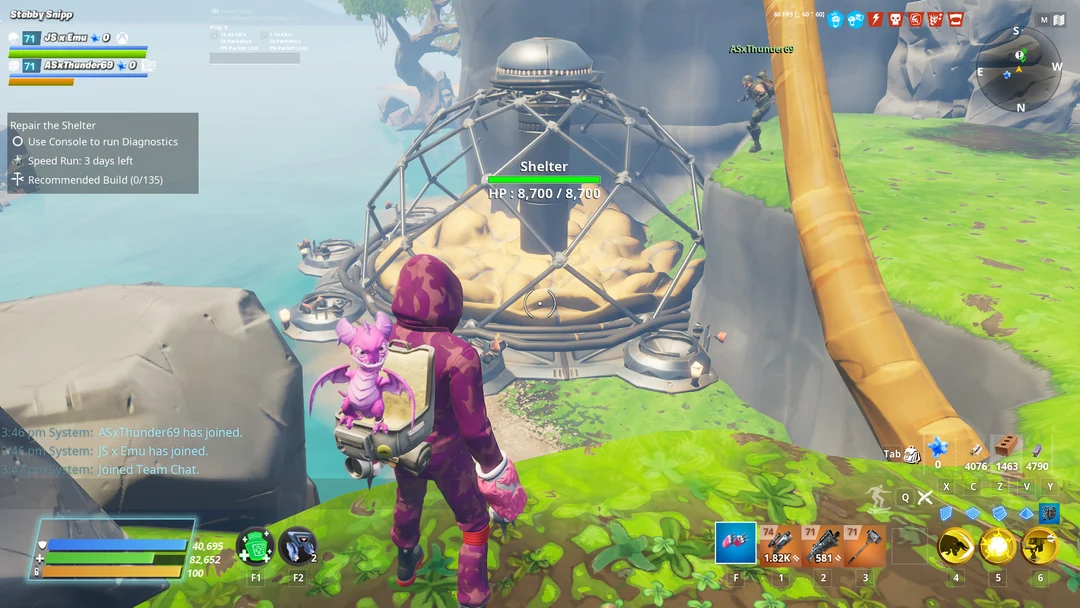Viewport: 1080px width, 608px height.
Task: Select the brick building material
Action: pos(1007,447)
